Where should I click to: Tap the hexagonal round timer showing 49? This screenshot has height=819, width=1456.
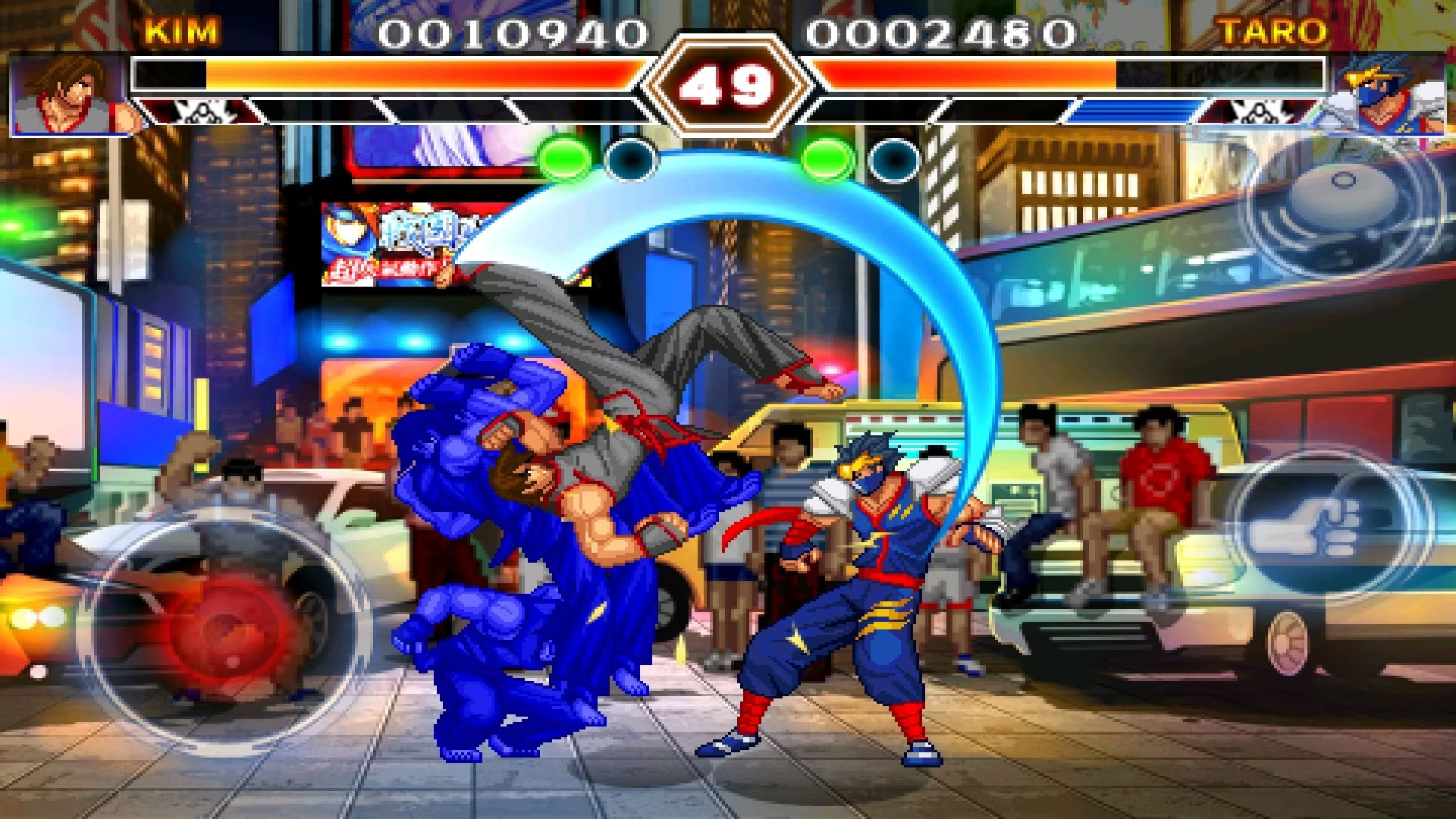click(x=726, y=87)
